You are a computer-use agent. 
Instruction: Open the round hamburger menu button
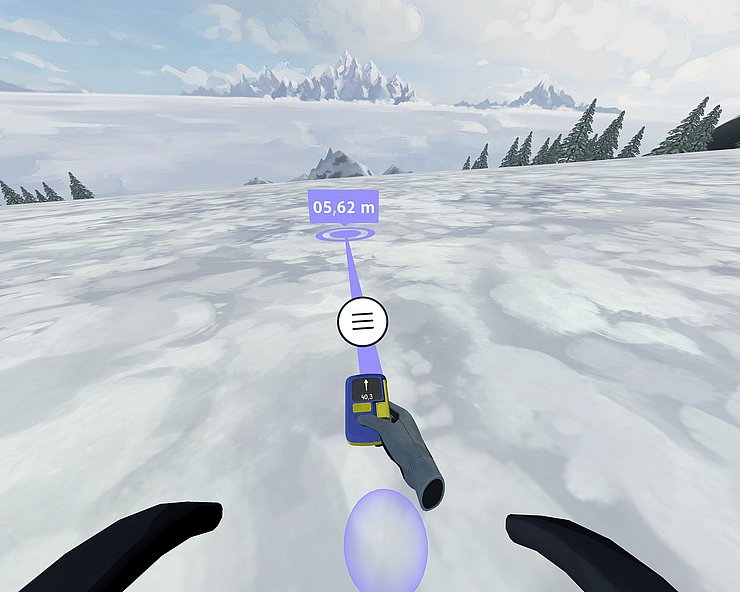click(x=362, y=321)
